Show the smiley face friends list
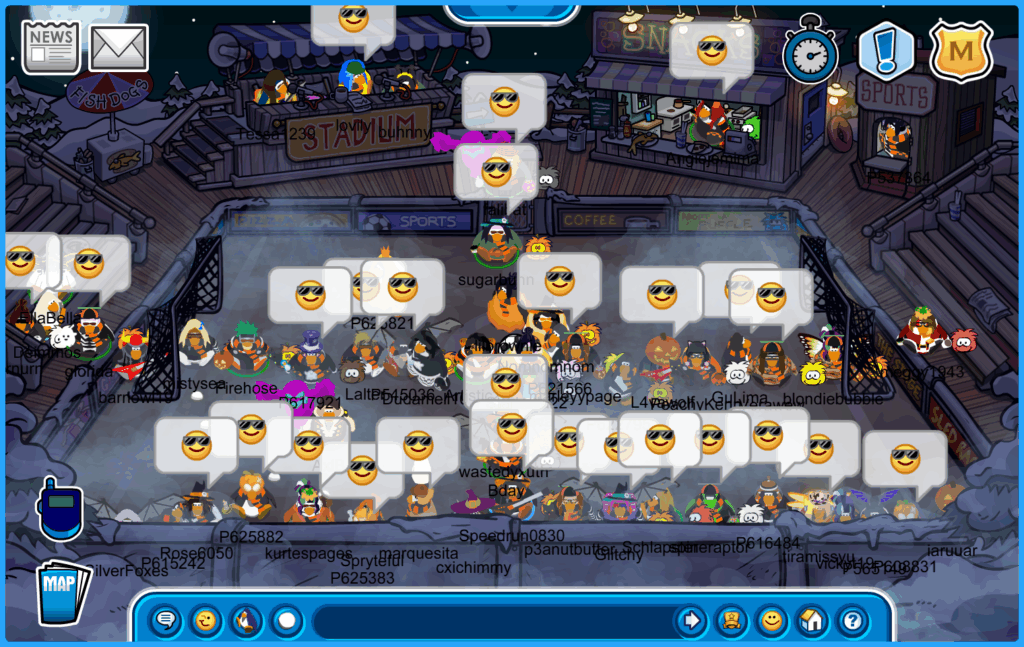The image size is (1024, 647). click(772, 621)
